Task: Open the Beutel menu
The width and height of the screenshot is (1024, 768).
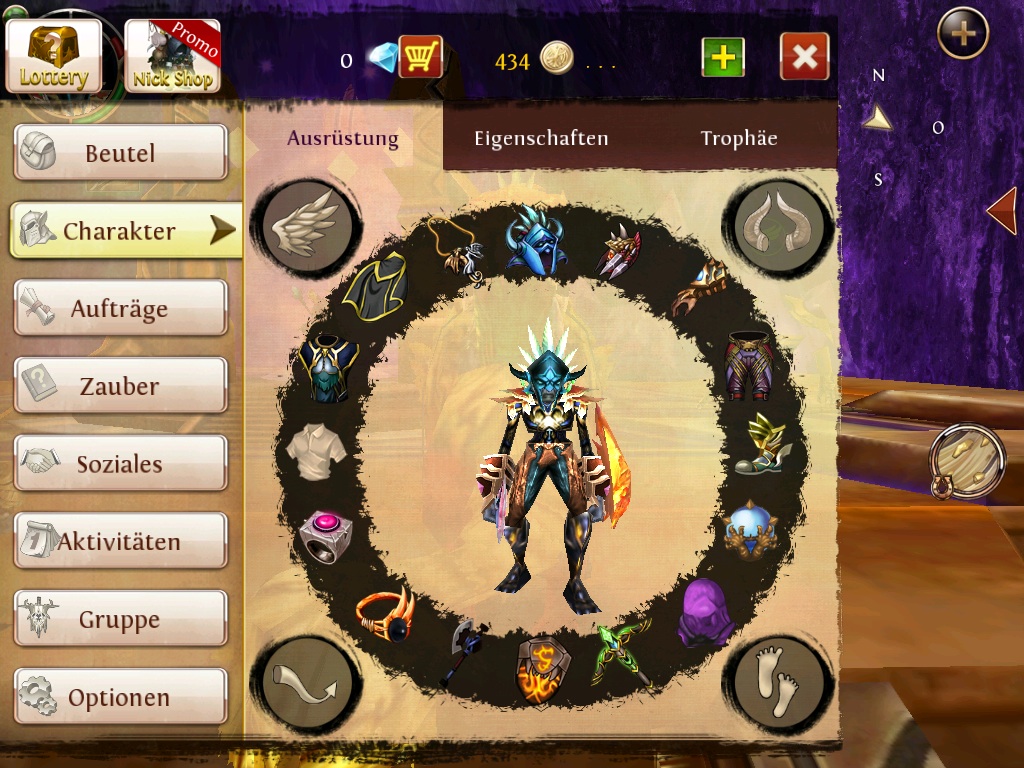Action: [120, 153]
